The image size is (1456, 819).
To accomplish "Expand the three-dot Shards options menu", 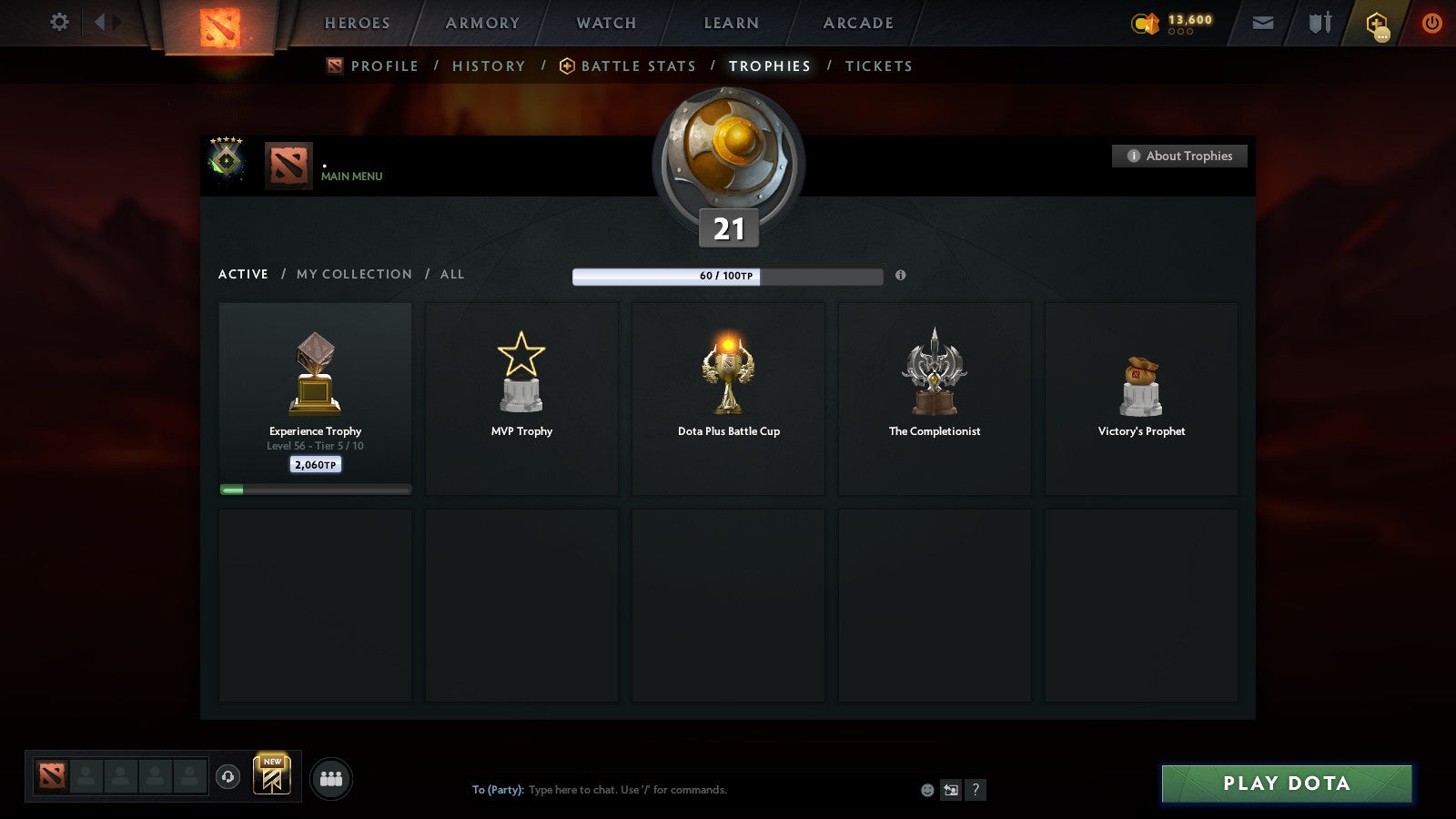I will pos(1180,31).
